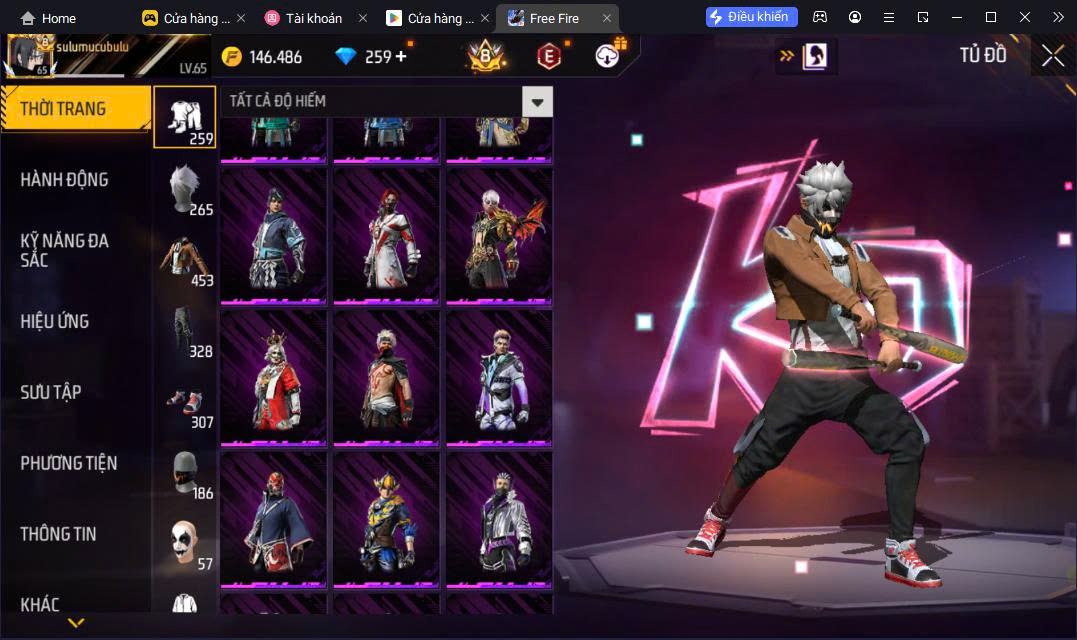Screen dimensions: 1077x640
Task: Show the THÔNG TIN category
Action: 58,534
